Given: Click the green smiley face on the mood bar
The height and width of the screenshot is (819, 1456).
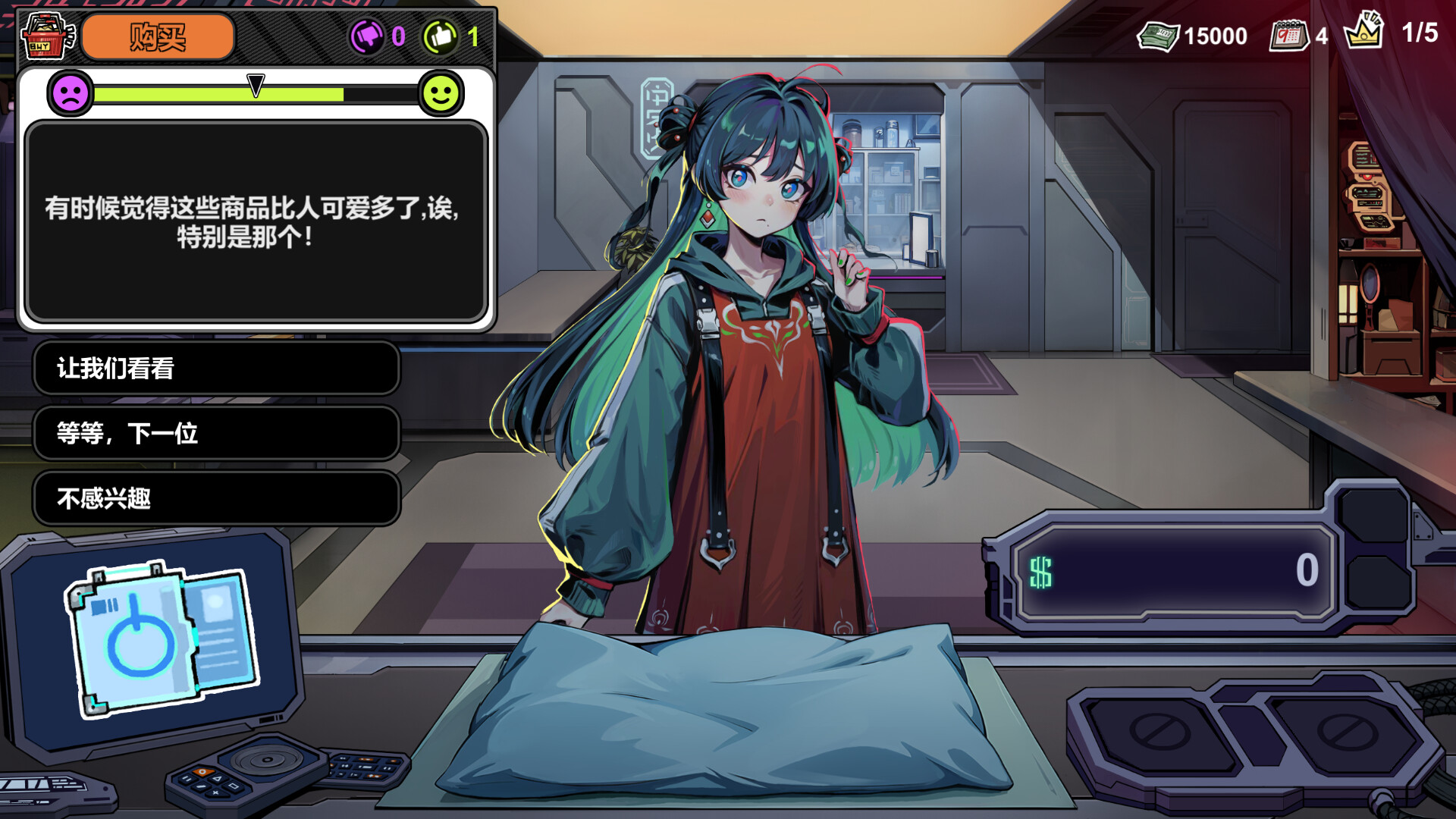Looking at the screenshot, I should click(x=441, y=95).
